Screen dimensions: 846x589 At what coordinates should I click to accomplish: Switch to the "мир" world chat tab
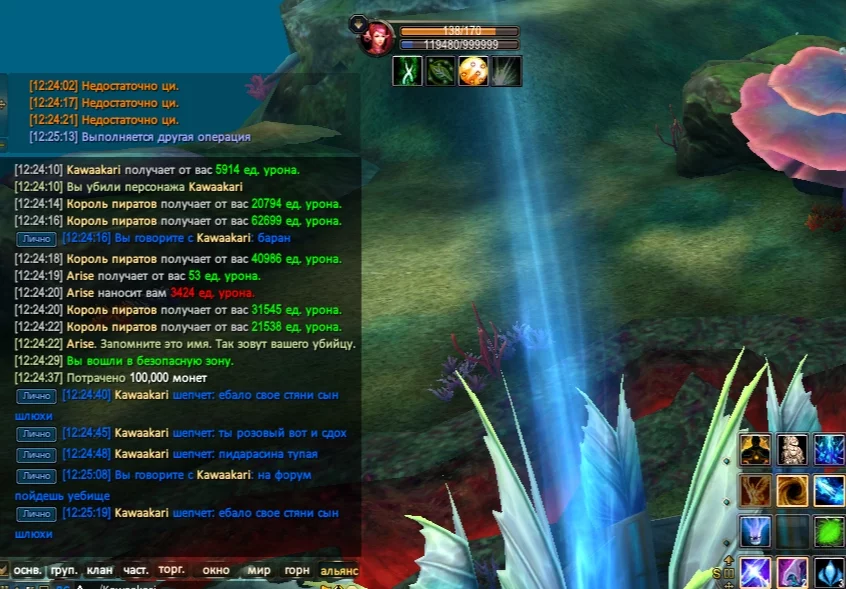point(259,570)
